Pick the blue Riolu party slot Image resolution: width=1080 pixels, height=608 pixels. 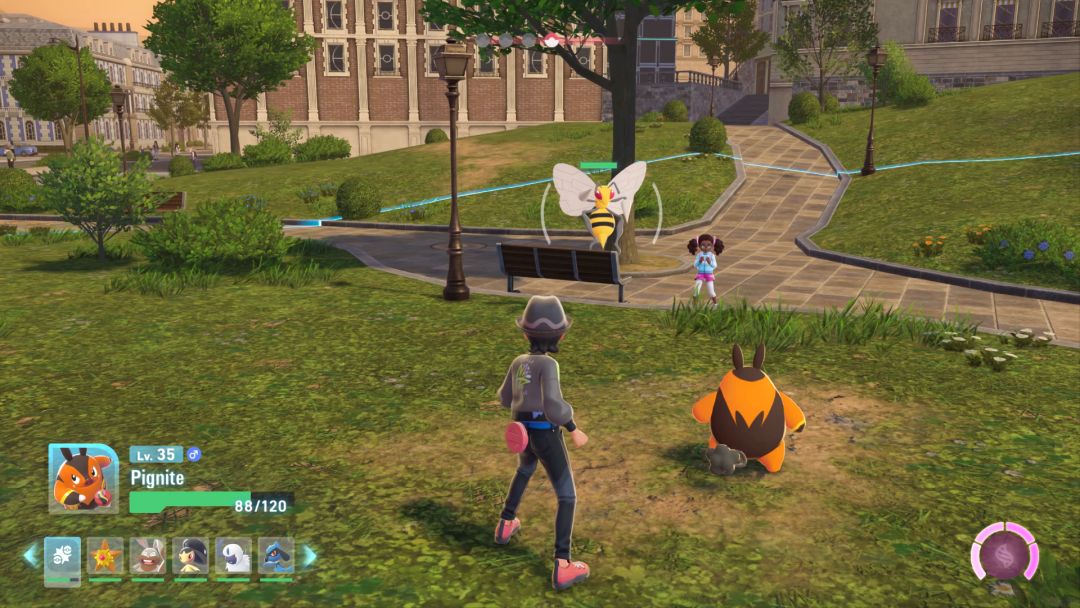click(276, 556)
